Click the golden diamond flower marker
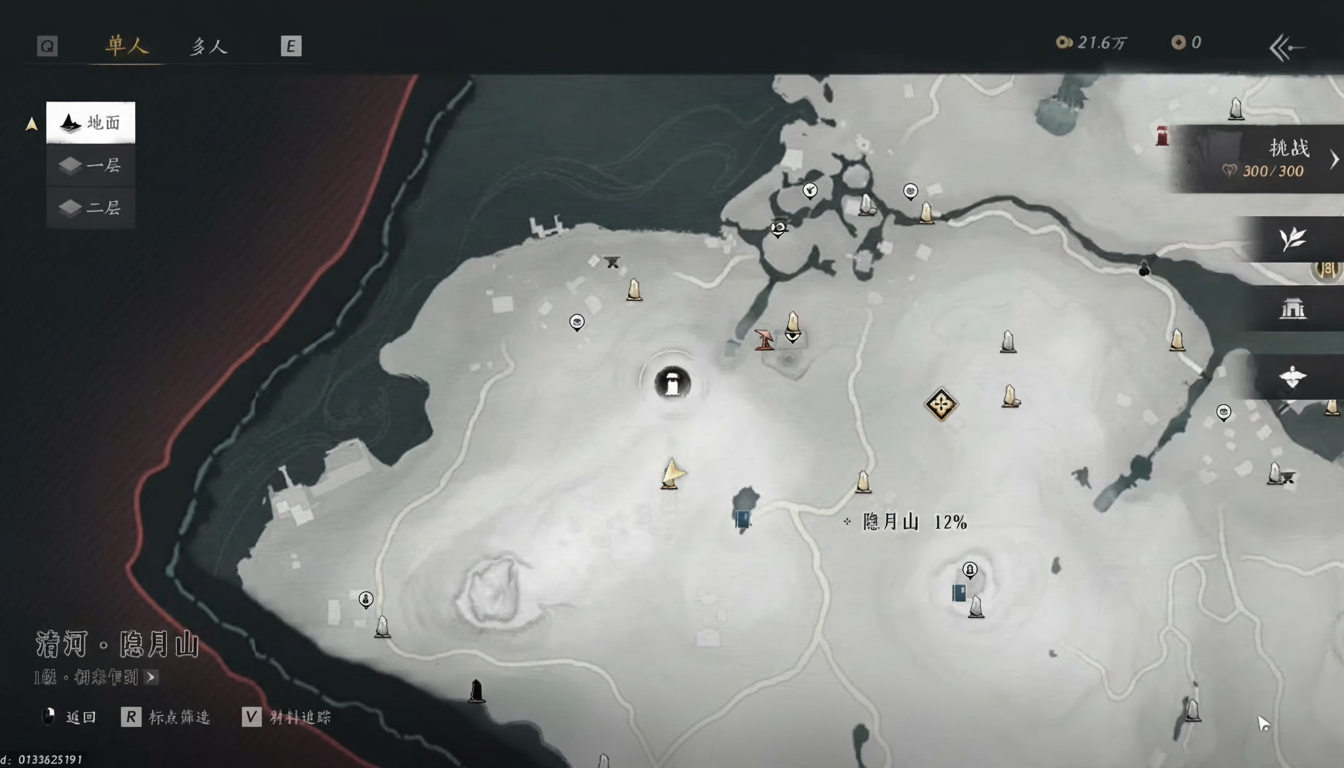 click(x=941, y=404)
